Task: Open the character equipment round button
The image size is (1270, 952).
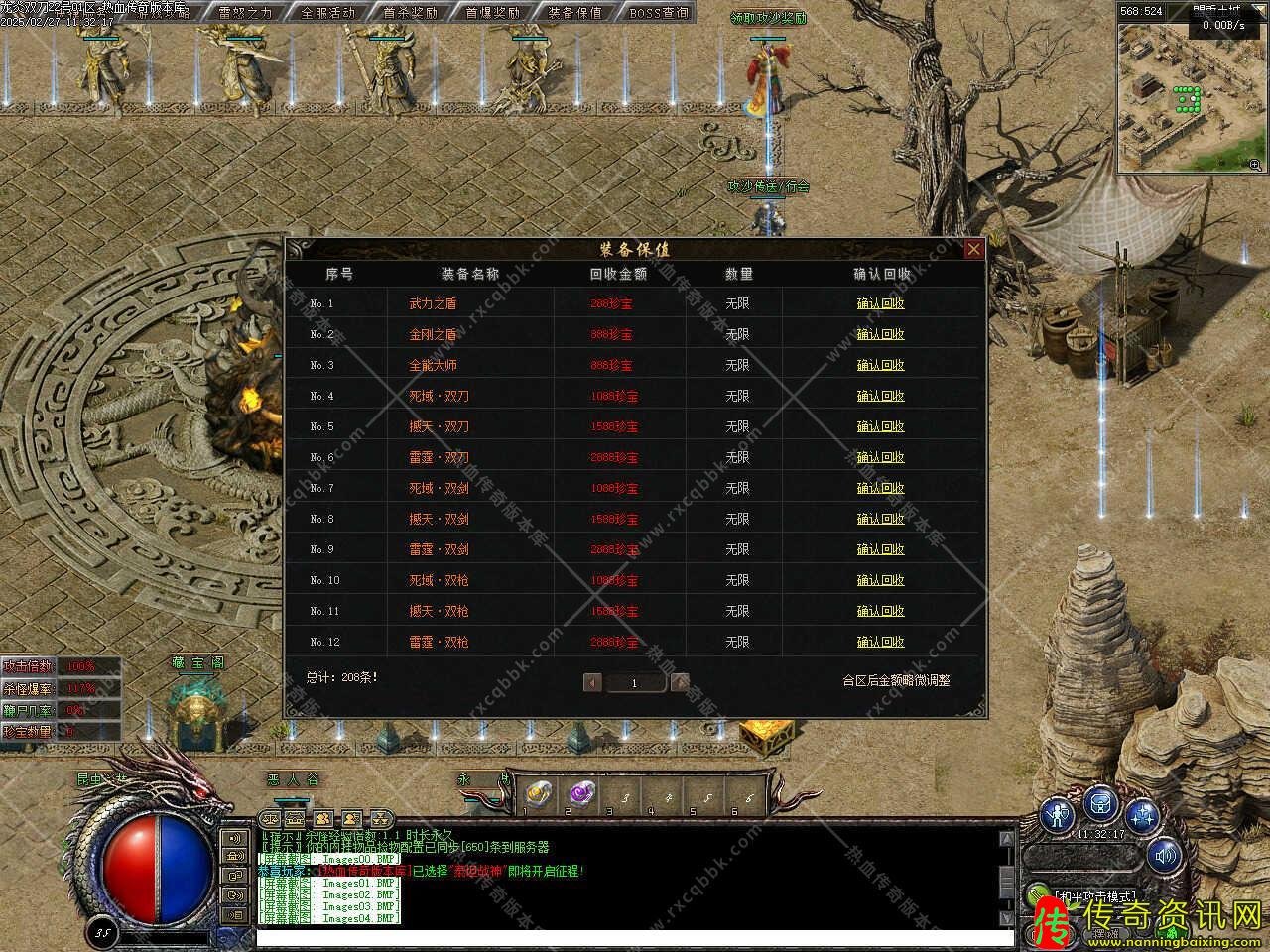Action: point(1060,816)
